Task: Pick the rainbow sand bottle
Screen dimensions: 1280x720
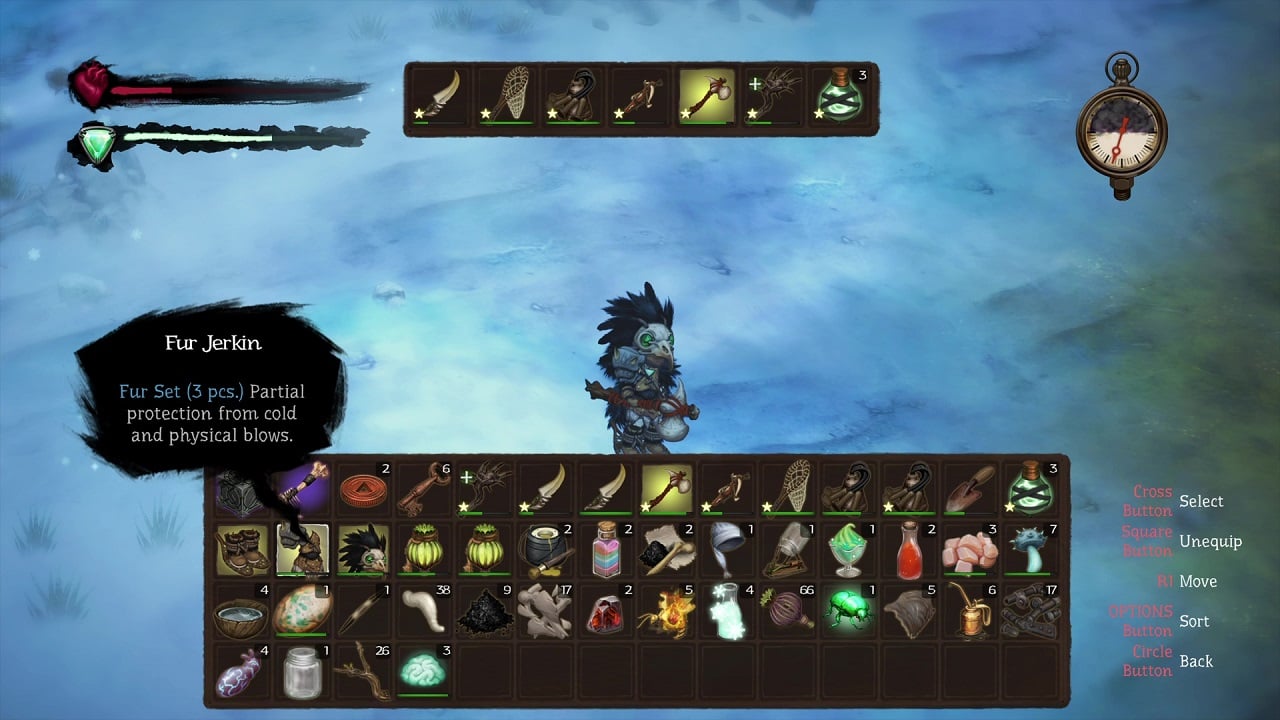Action: (606, 549)
